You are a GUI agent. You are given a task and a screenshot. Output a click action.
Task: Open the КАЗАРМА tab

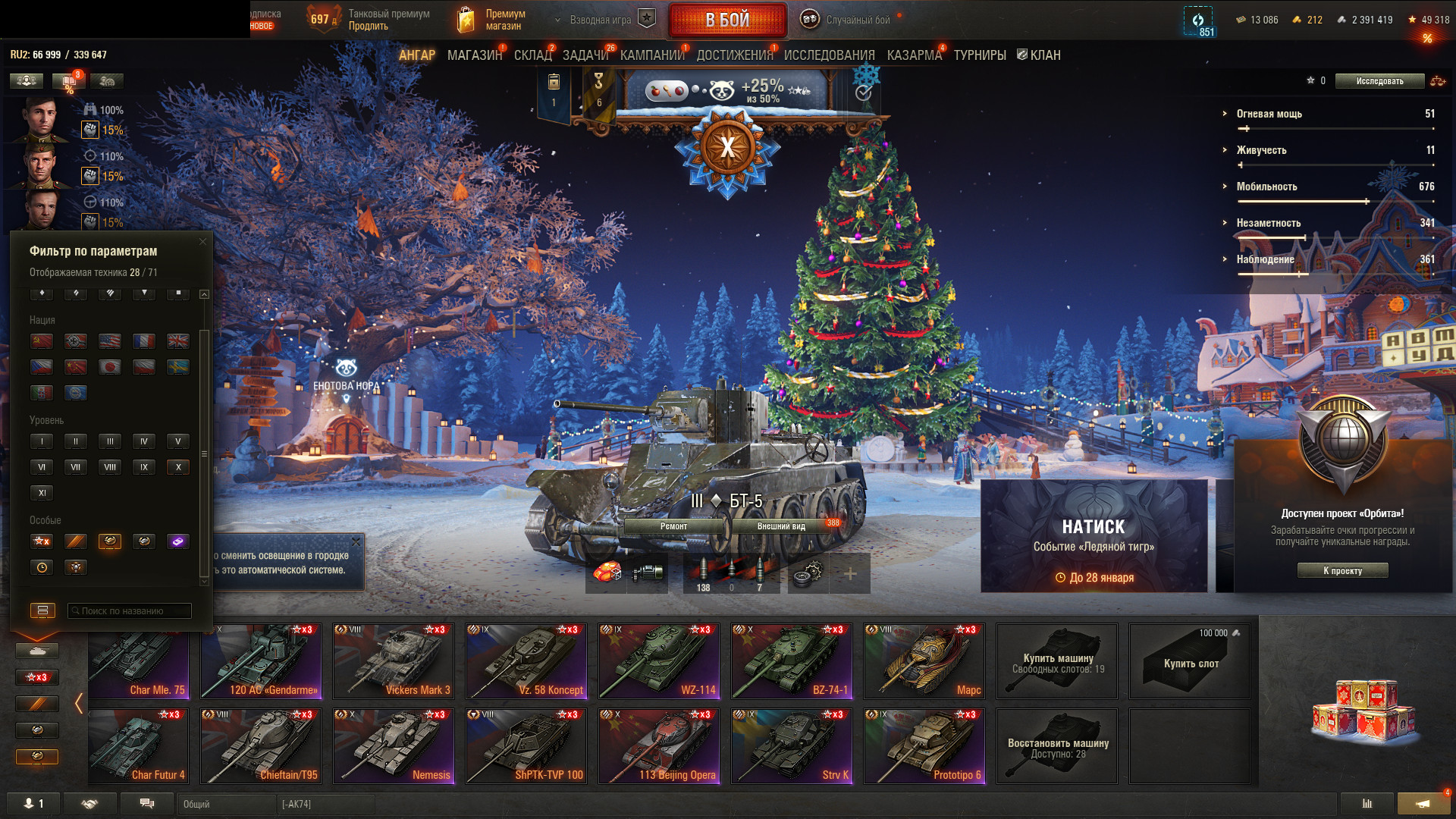coord(914,55)
